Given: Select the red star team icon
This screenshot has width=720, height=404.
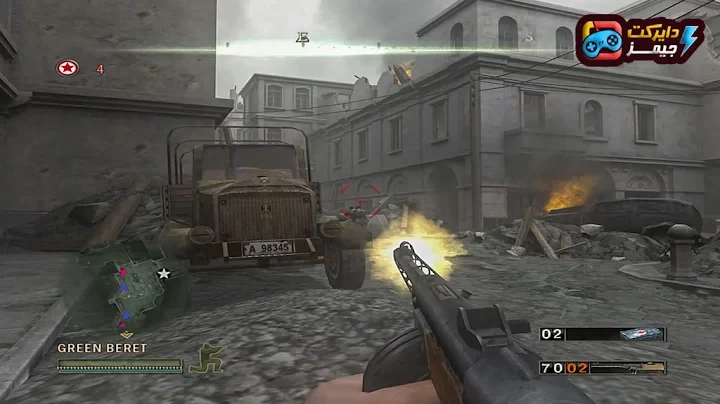Looking at the screenshot, I should click(x=67, y=68).
